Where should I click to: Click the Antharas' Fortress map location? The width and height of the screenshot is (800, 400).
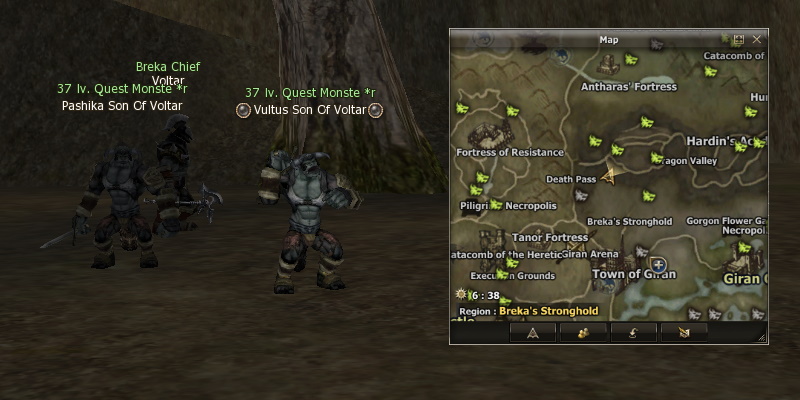pyautogui.click(x=628, y=87)
